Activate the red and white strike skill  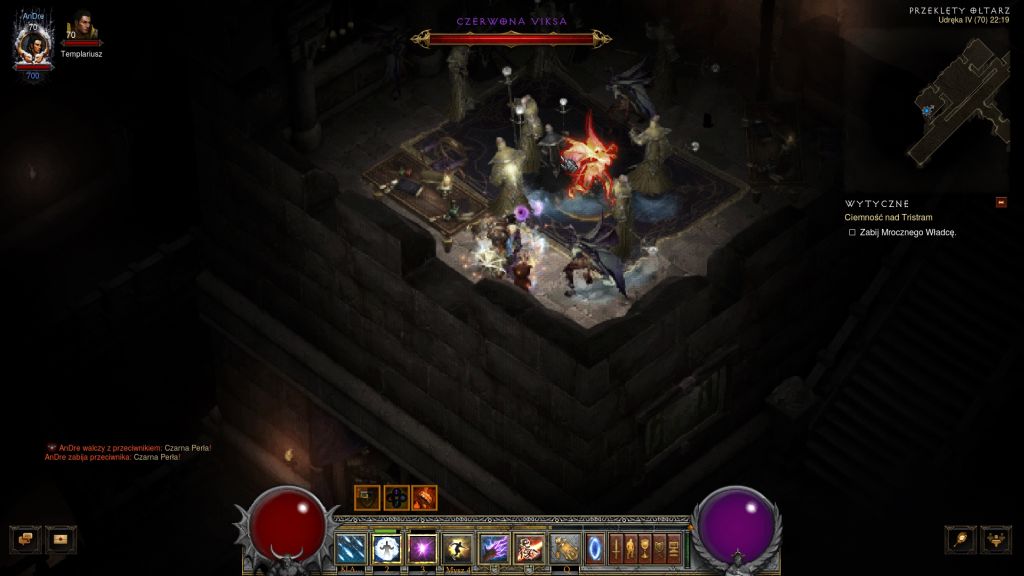coord(529,548)
